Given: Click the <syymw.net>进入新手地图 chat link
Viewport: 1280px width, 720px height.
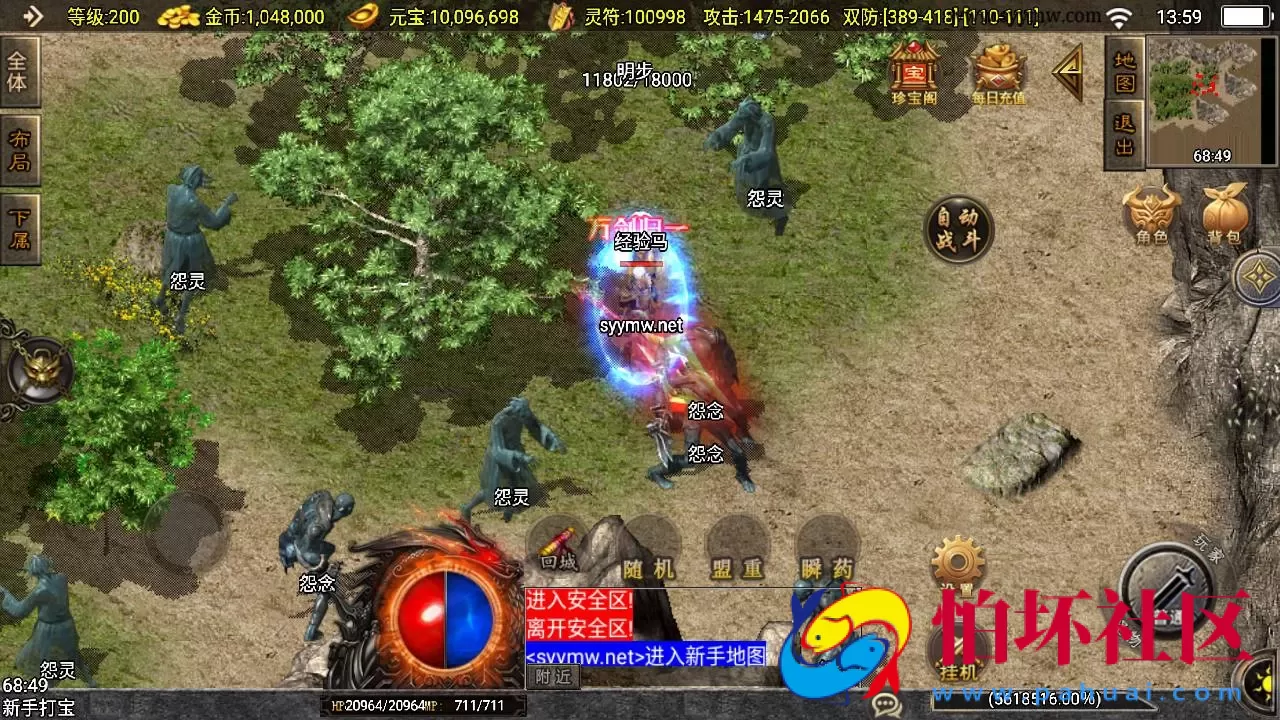Looking at the screenshot, I should 645,656.
